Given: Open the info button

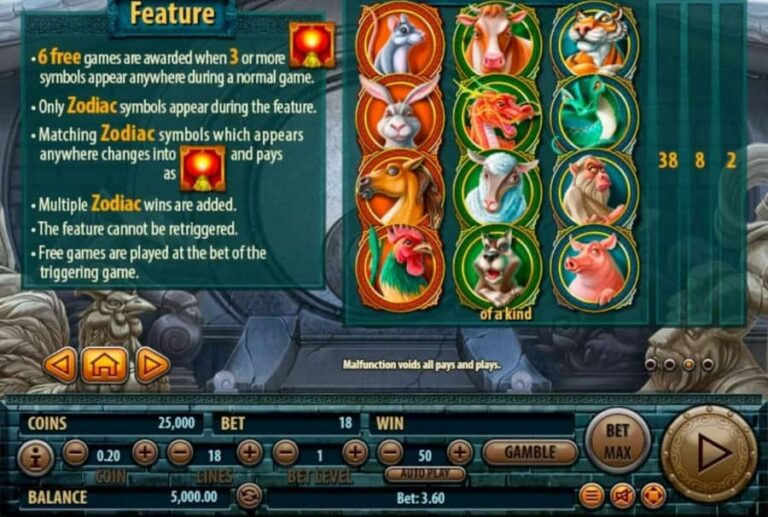Looking at the screenshot, I should click(36, 459).
